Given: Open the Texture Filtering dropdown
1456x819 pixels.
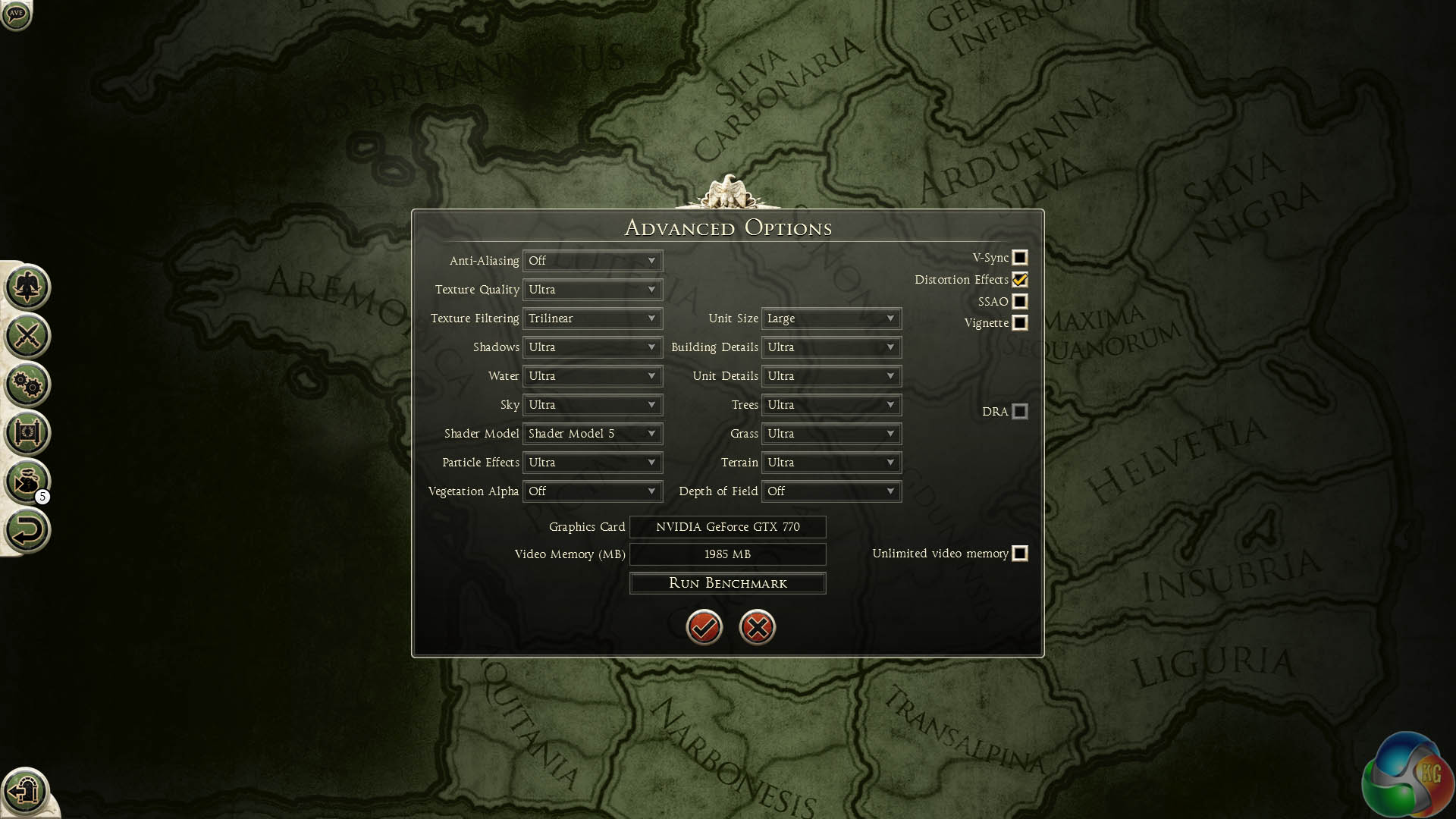Looking at the screenshot, I should coord(592,318).
